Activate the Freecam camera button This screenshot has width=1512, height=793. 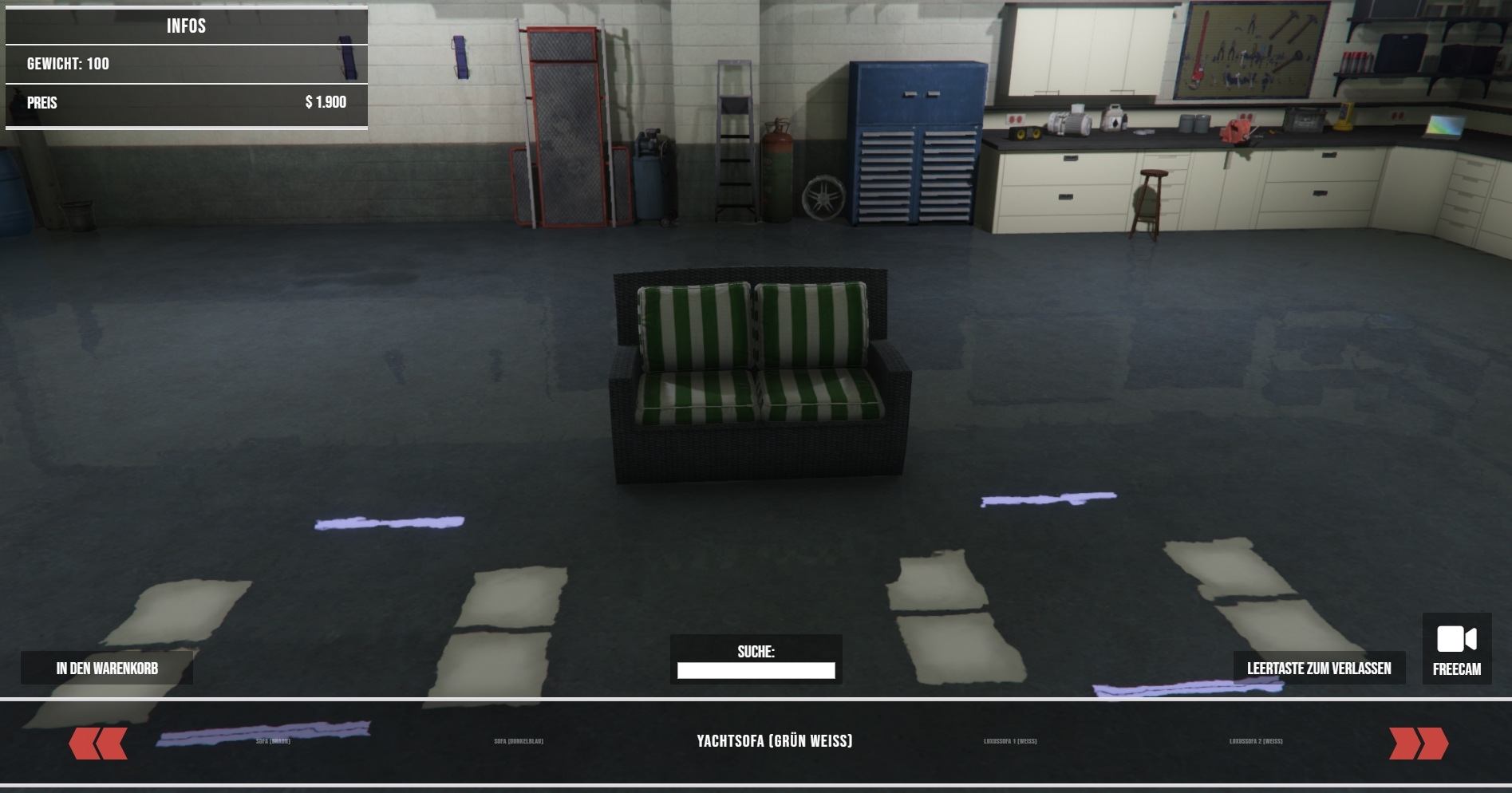1456,649
